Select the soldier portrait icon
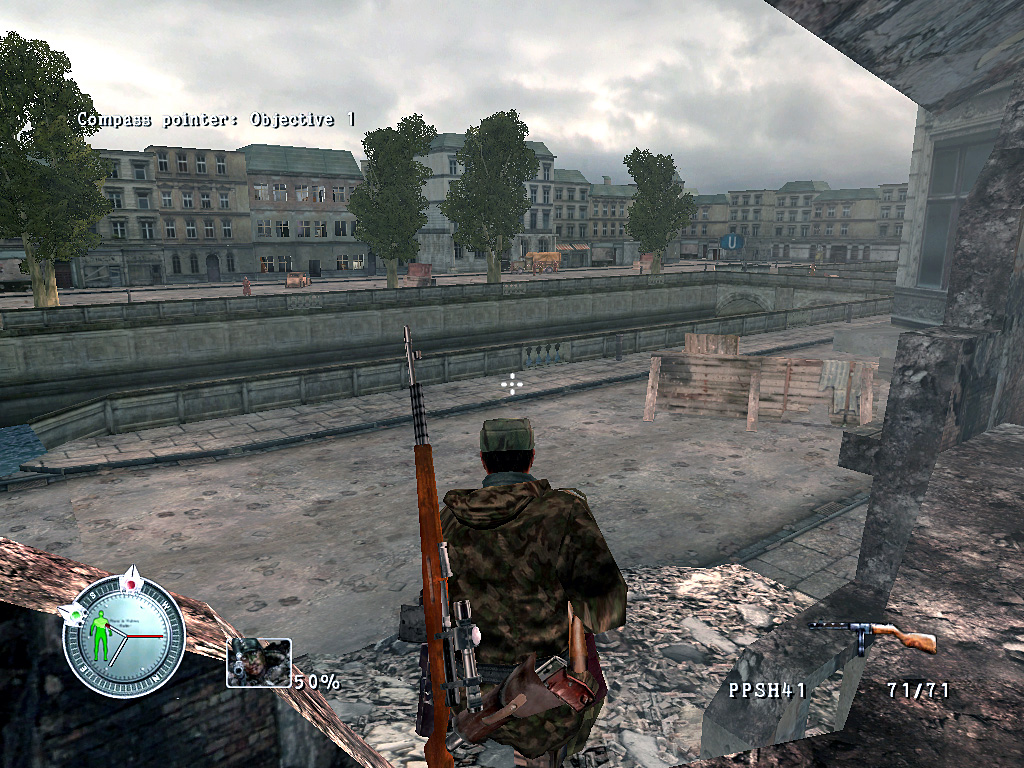 [x=259, y=662]
